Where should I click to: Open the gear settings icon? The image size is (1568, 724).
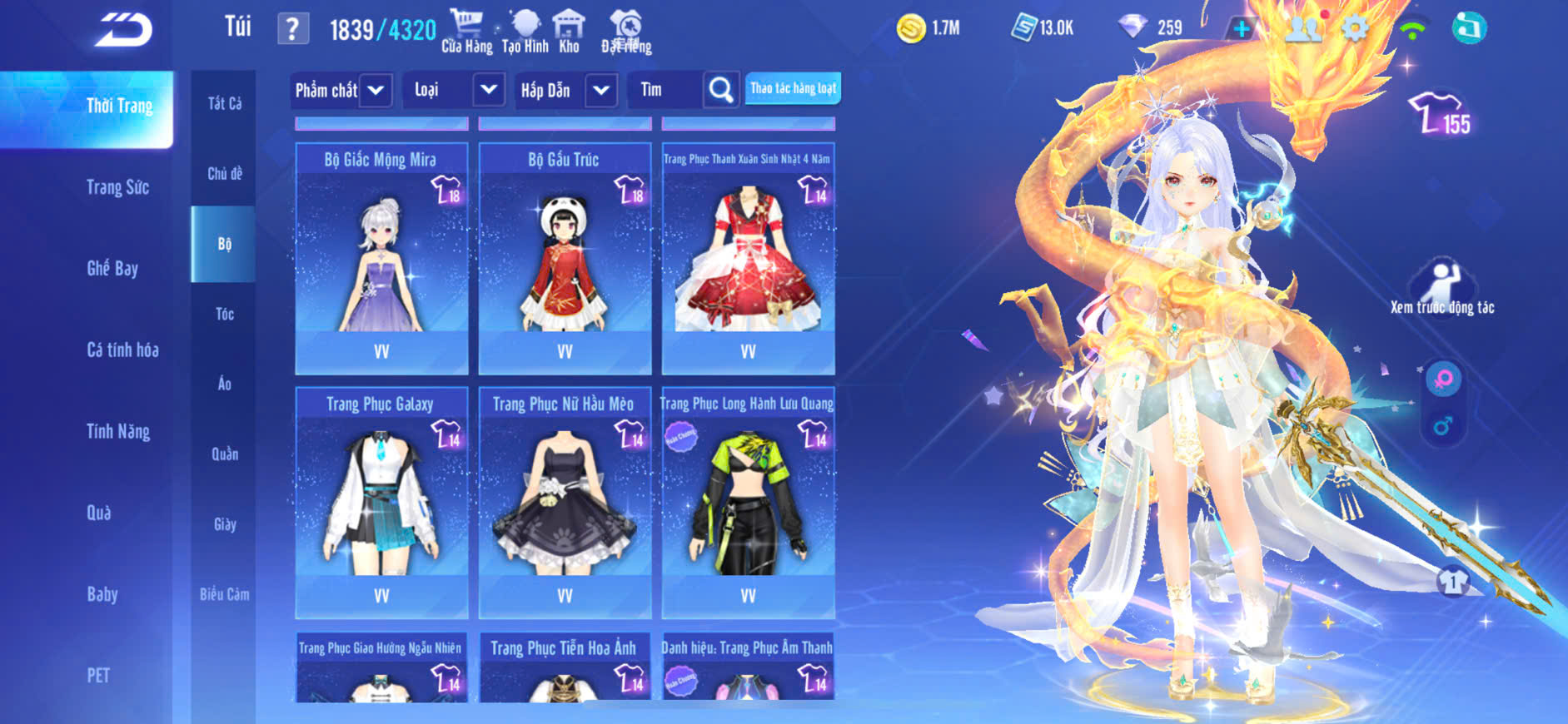(x=1356, y=28)
